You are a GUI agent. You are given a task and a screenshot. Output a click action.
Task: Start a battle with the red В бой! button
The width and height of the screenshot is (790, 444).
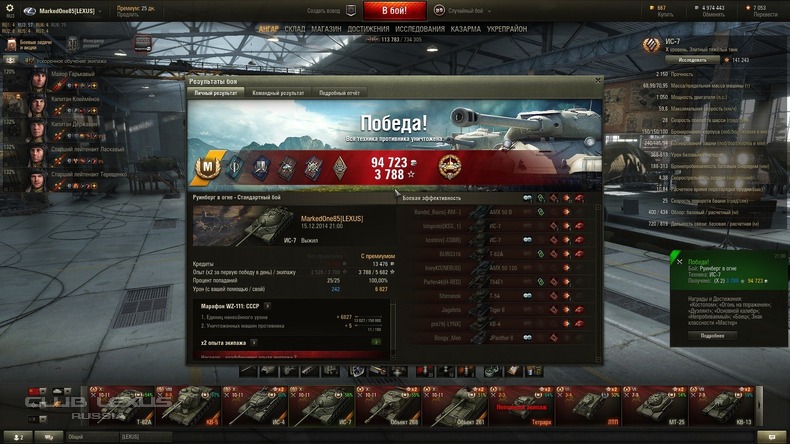[x=394, y=10]
